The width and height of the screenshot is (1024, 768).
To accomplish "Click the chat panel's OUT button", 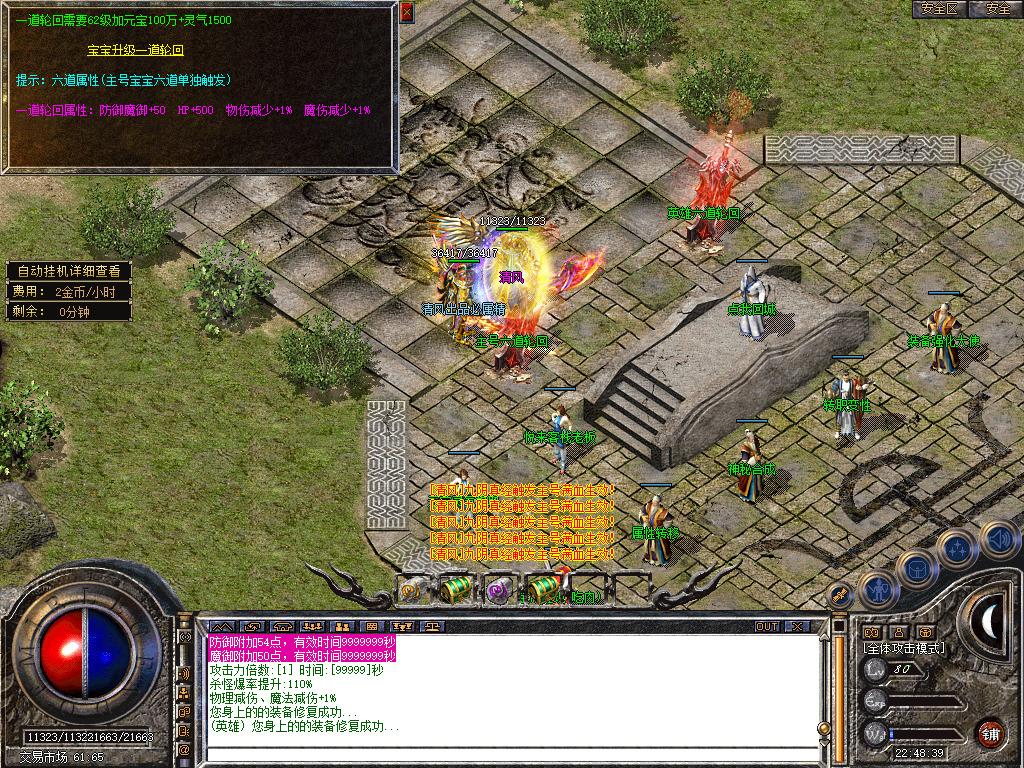I will coord(766,627).
